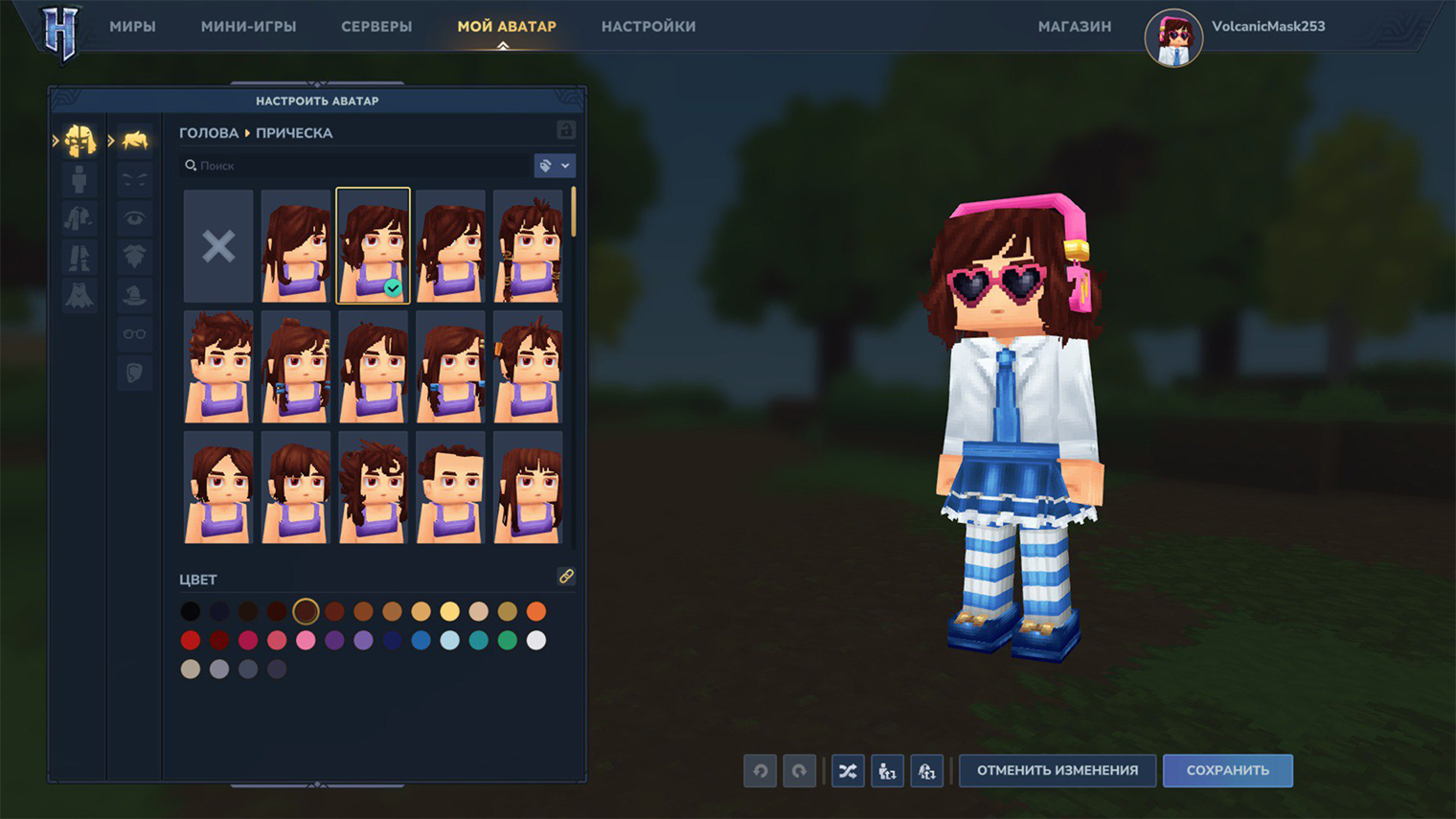The image size is (1456, 819).
Task: Open the Миры menu
Action: [132, 27]
